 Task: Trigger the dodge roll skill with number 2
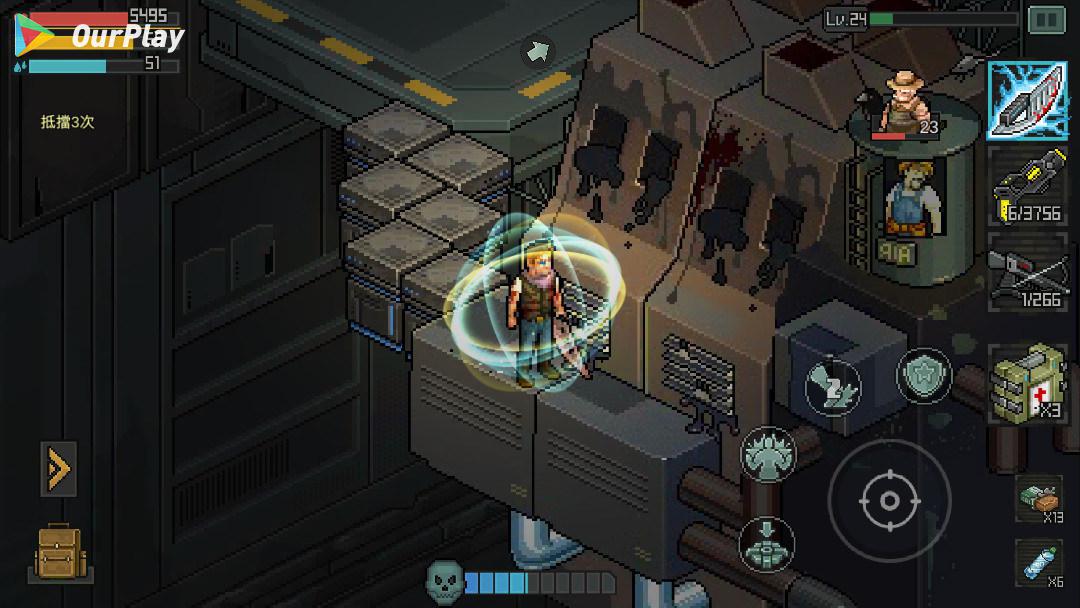833,384
